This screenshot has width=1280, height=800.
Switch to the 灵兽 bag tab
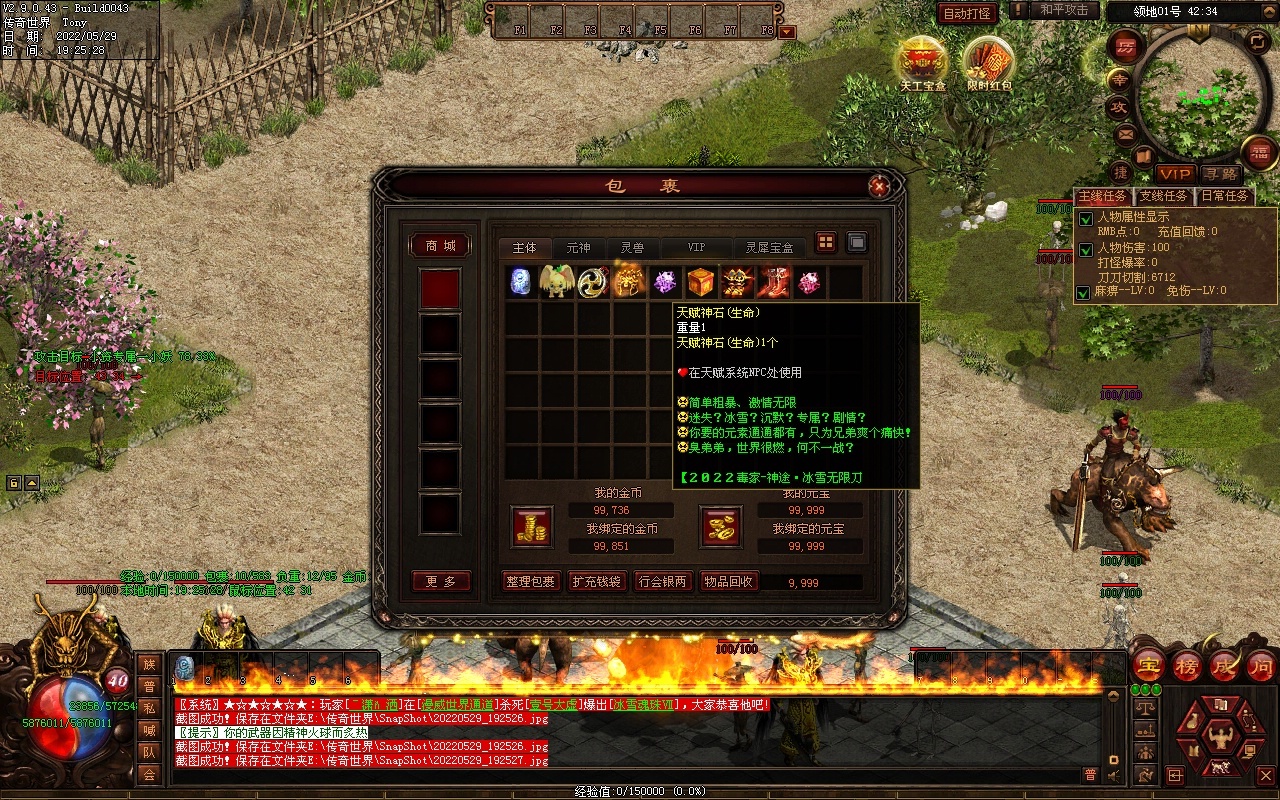point(632,247)
